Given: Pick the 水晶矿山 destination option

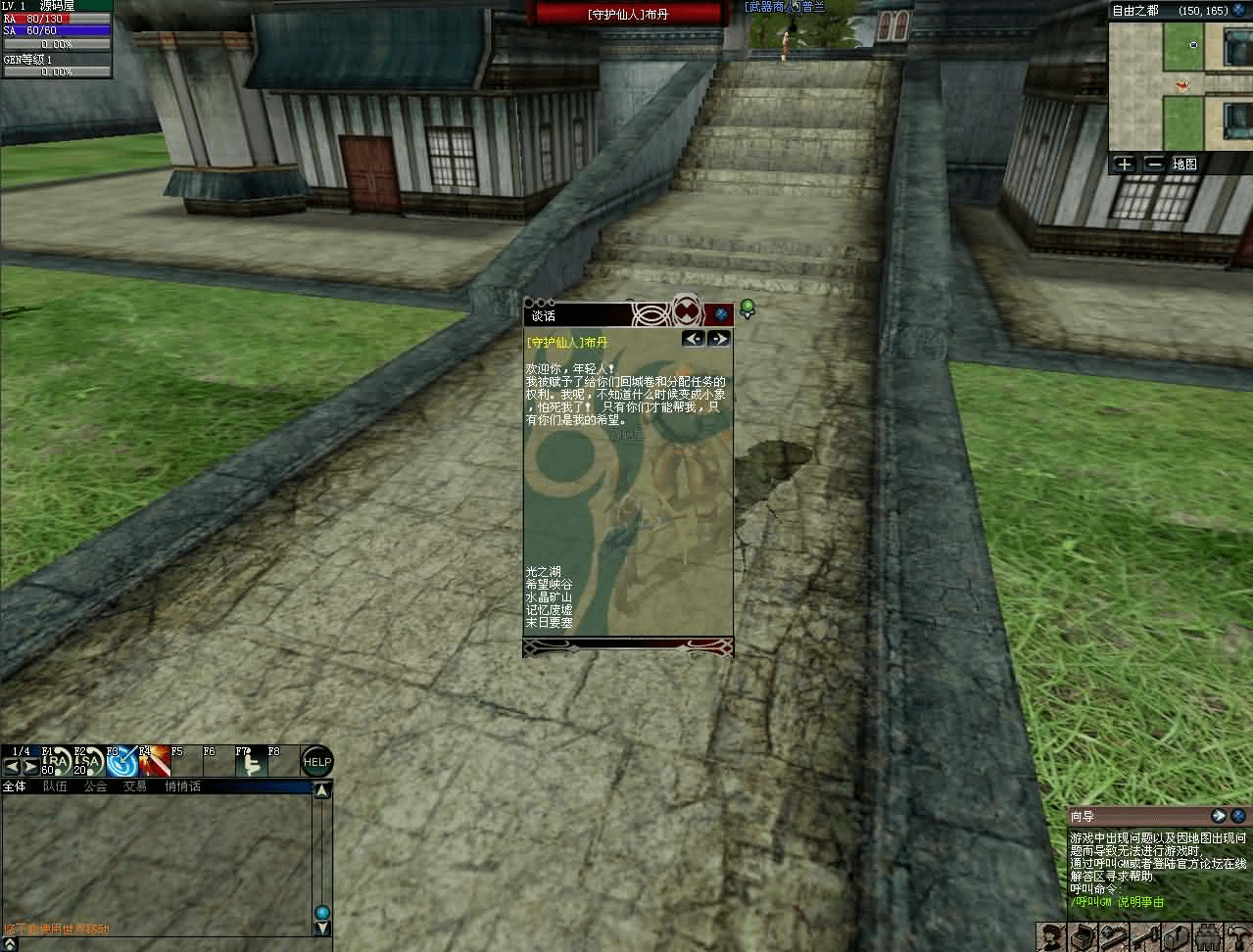Looking at the screenshot, I should point(548,596).
